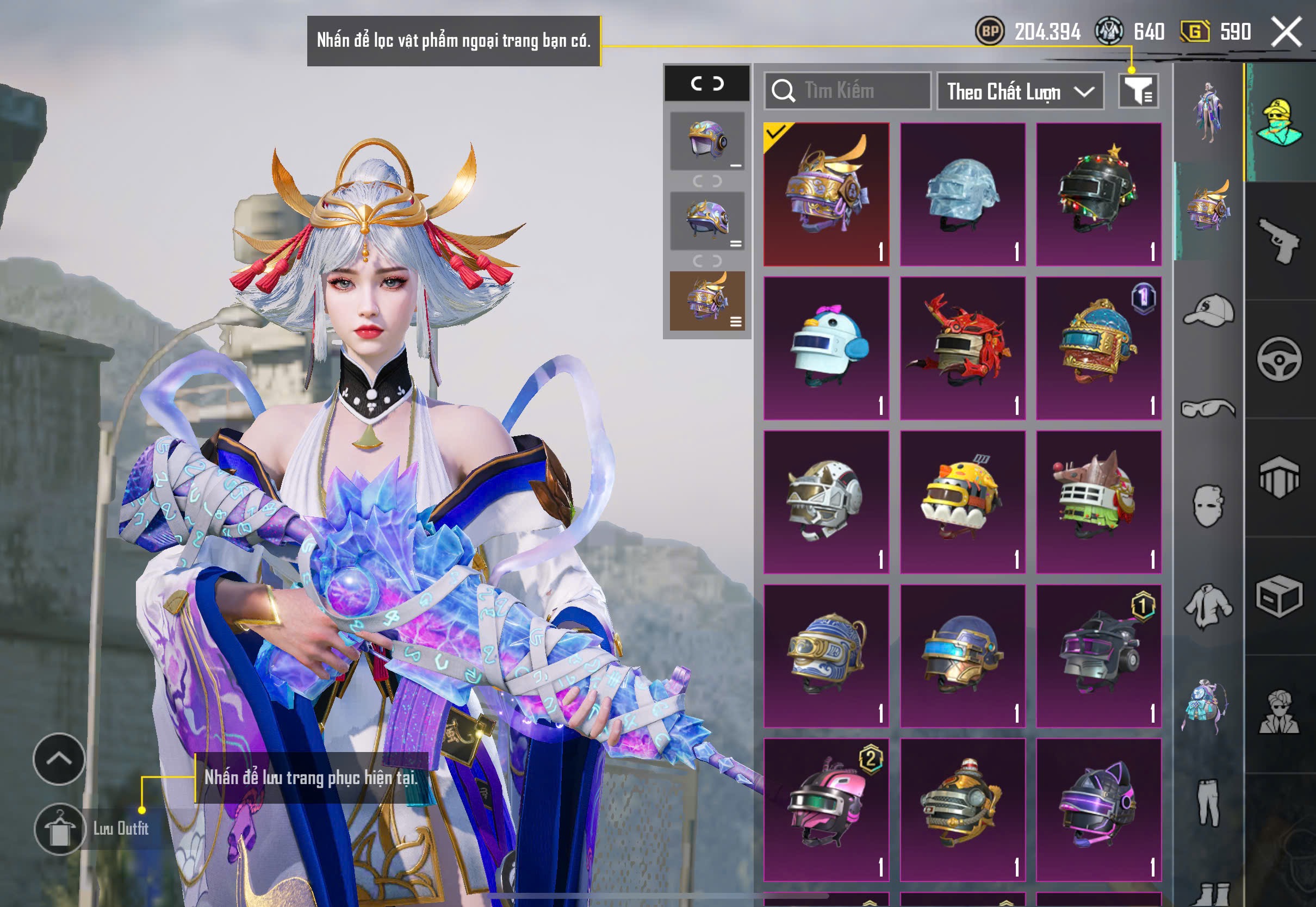This screenshot has width=1316, height=907.
Task: Open the pistol weapon skins tab
Action: [1280, 241]
